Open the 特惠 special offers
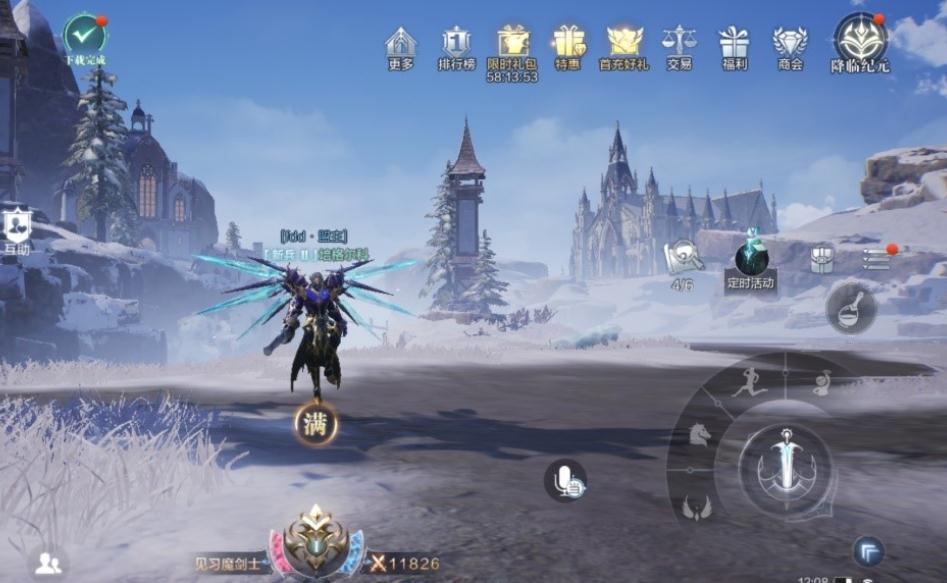947x583 pixels. pyautogui.click(x=568, y=44)
